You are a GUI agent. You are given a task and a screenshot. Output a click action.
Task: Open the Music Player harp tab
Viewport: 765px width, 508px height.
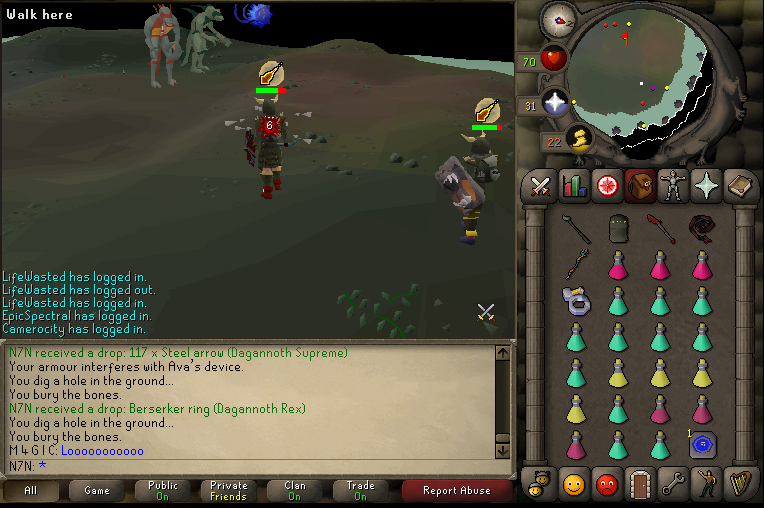pyautogui.click(x=740, y=484)
